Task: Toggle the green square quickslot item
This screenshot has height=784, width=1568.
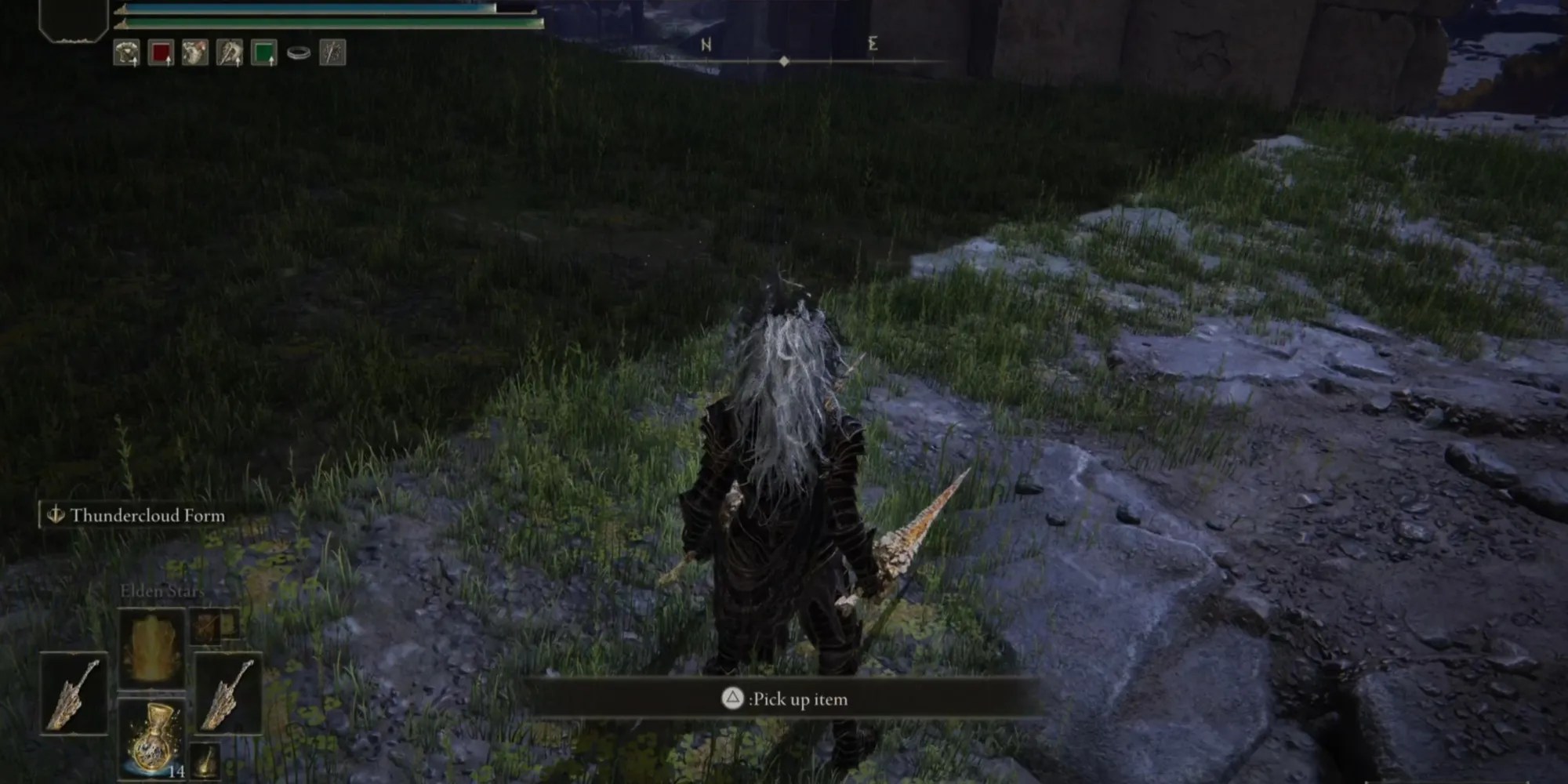Action: (264, 53)
